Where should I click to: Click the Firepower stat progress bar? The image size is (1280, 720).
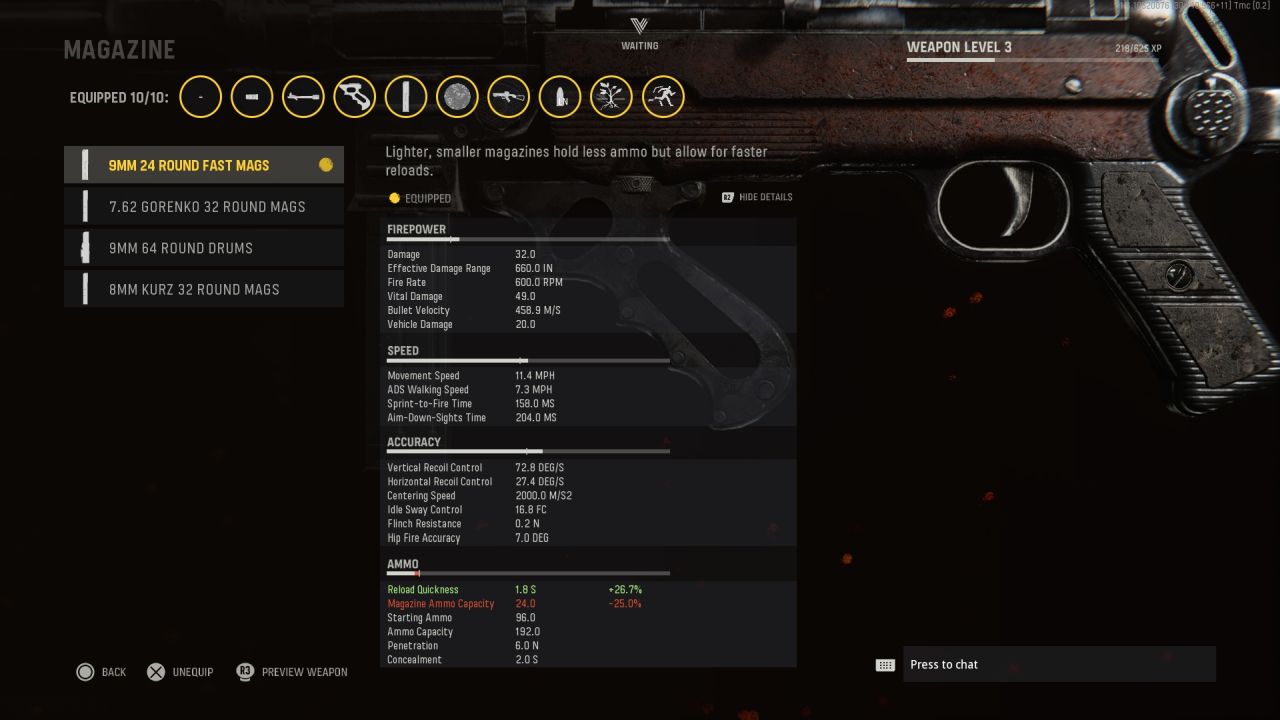tap(528, 239)
